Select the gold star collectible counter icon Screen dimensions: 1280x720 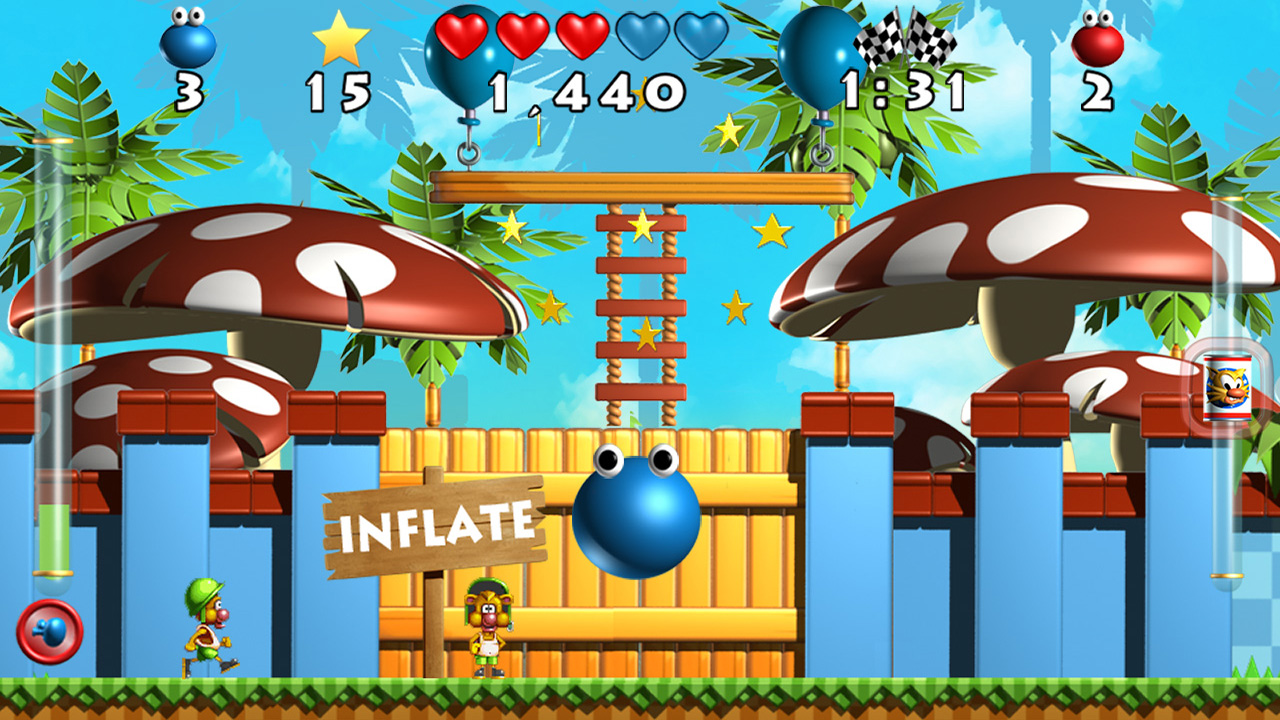[x=339, y=43]
